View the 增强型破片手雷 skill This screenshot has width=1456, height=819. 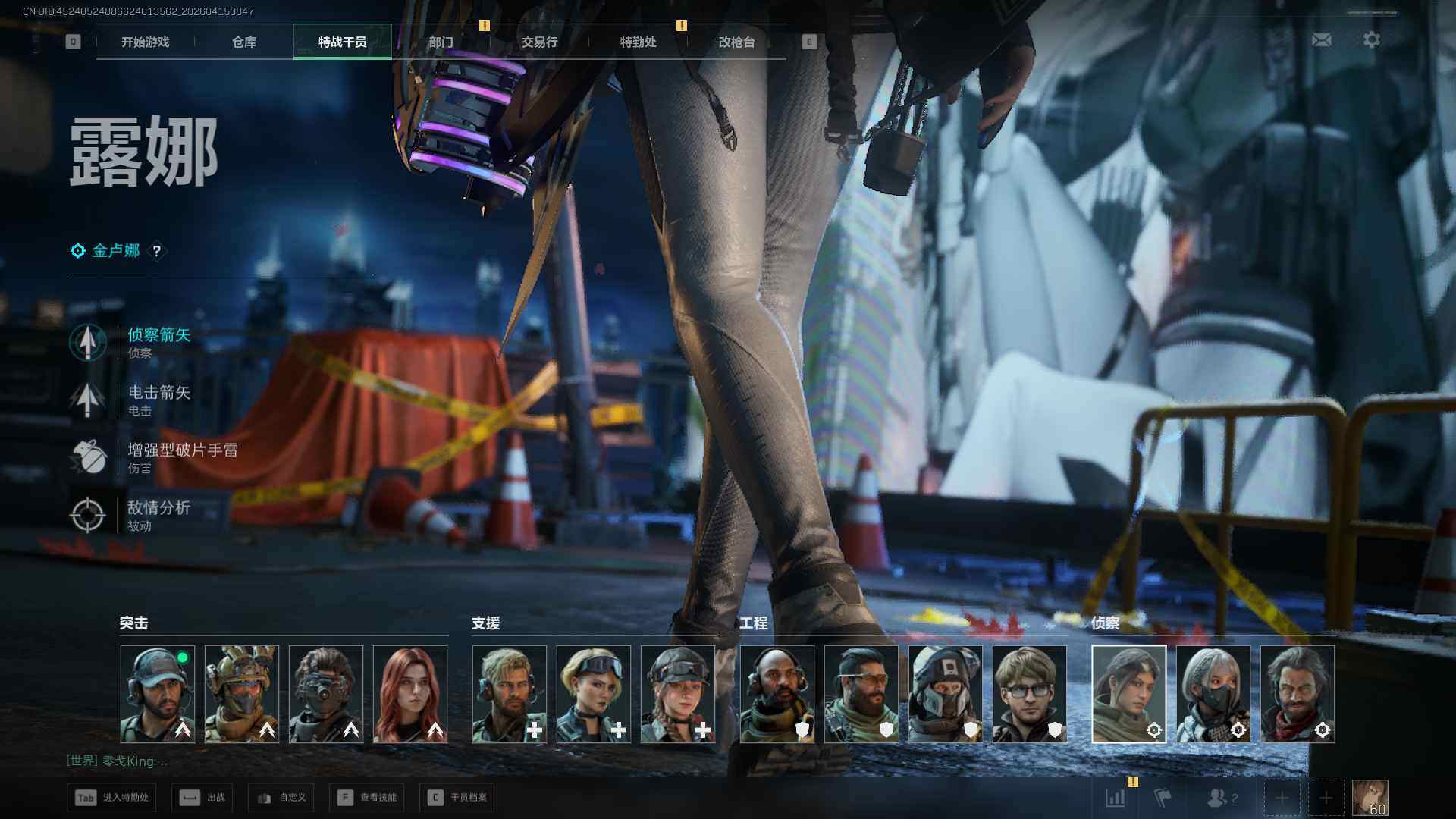182,457
